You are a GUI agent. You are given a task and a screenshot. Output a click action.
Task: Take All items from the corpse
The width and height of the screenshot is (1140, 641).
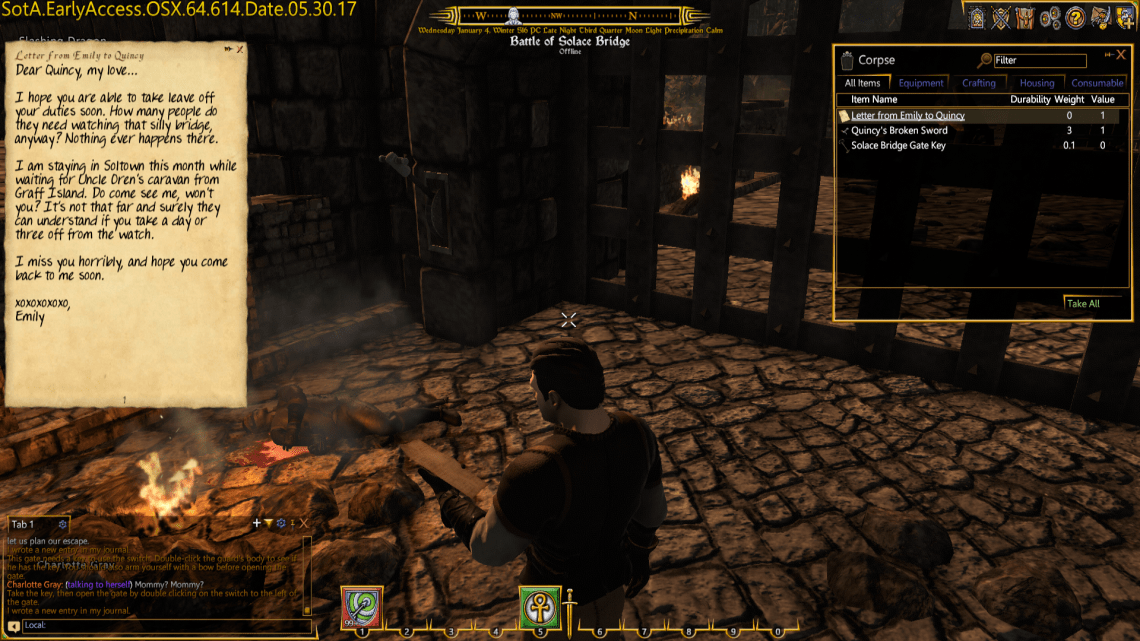(1083, 304)
